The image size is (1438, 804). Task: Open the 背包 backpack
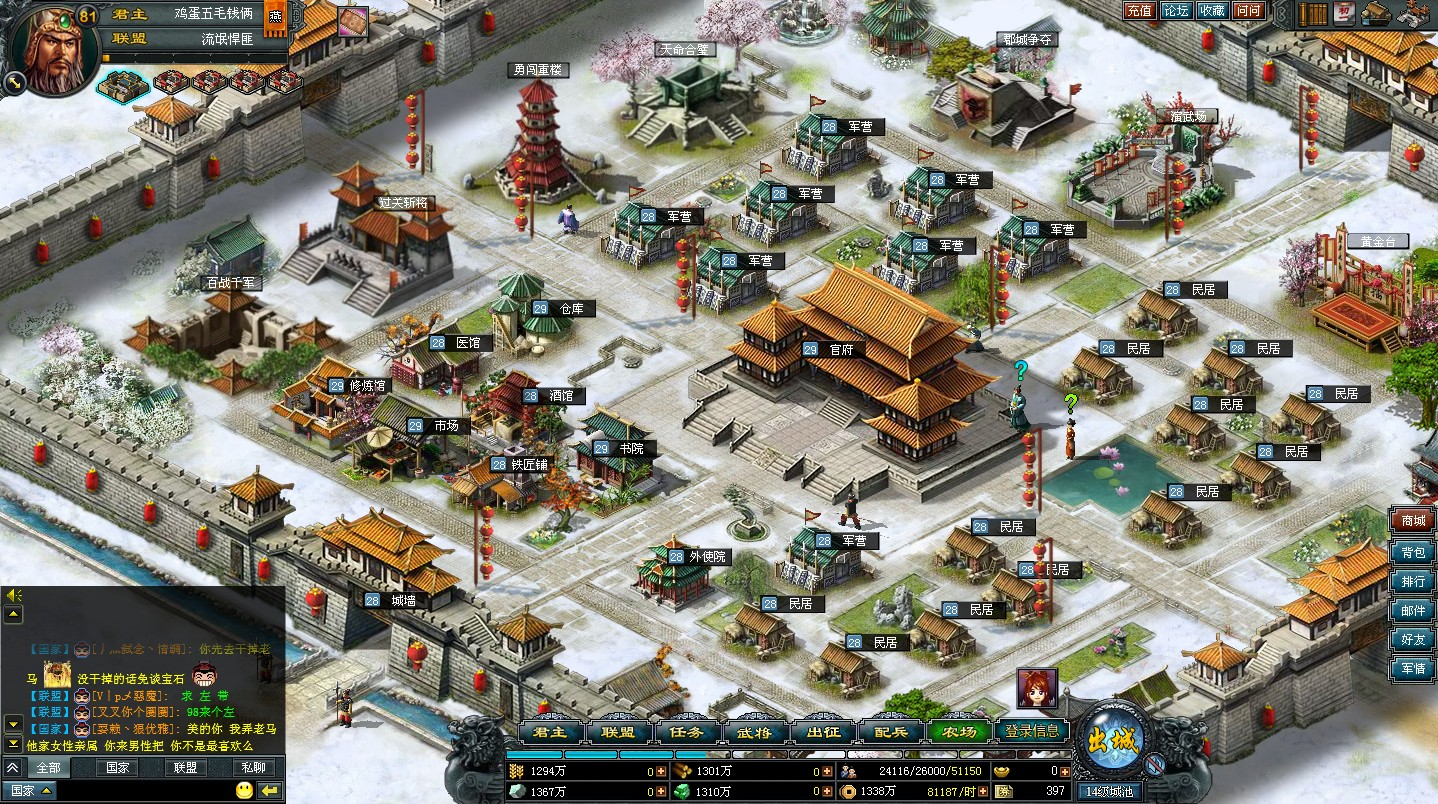click(x=1413, y=552)
